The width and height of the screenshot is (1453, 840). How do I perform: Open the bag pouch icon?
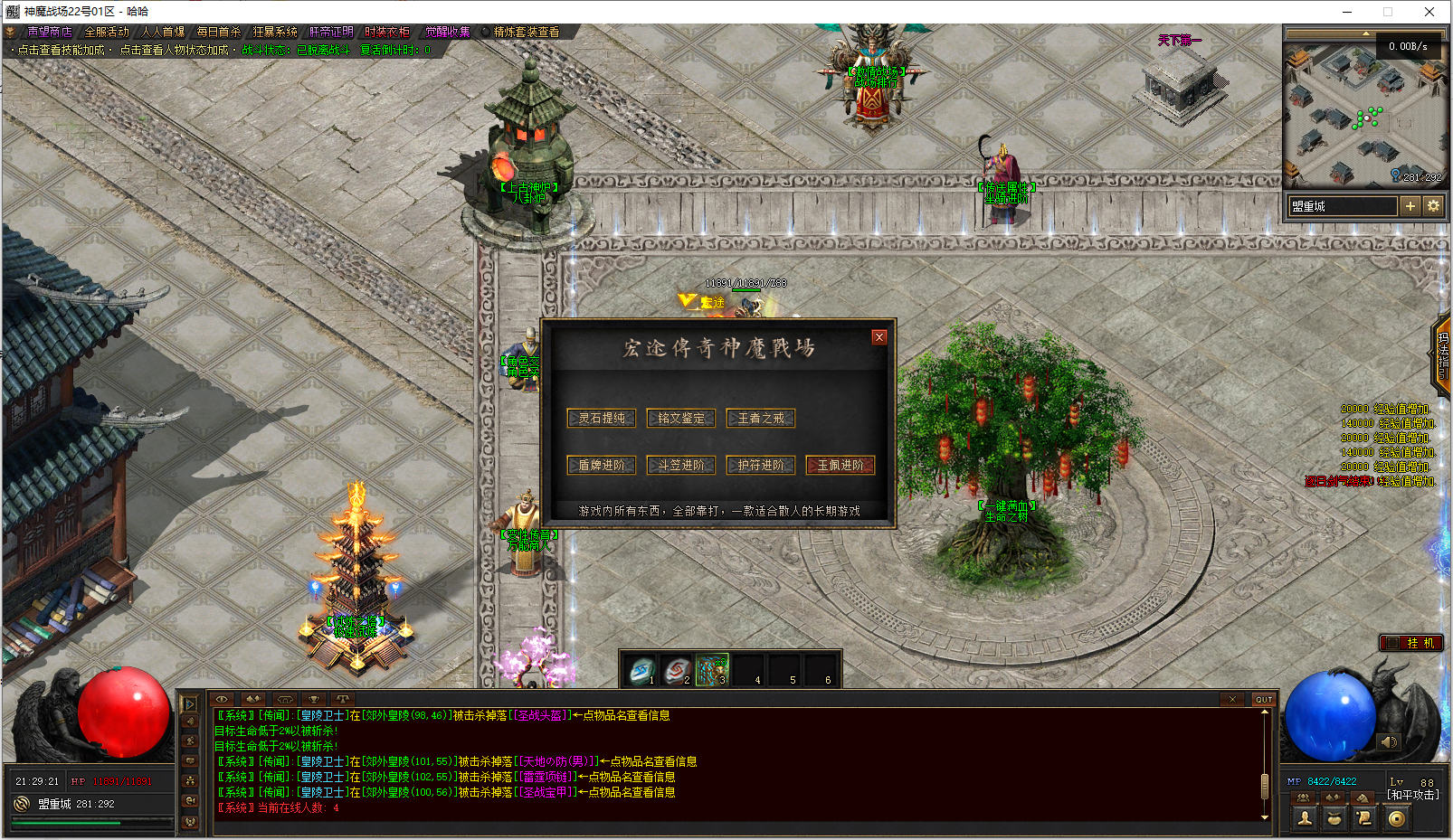[1334, 818]
